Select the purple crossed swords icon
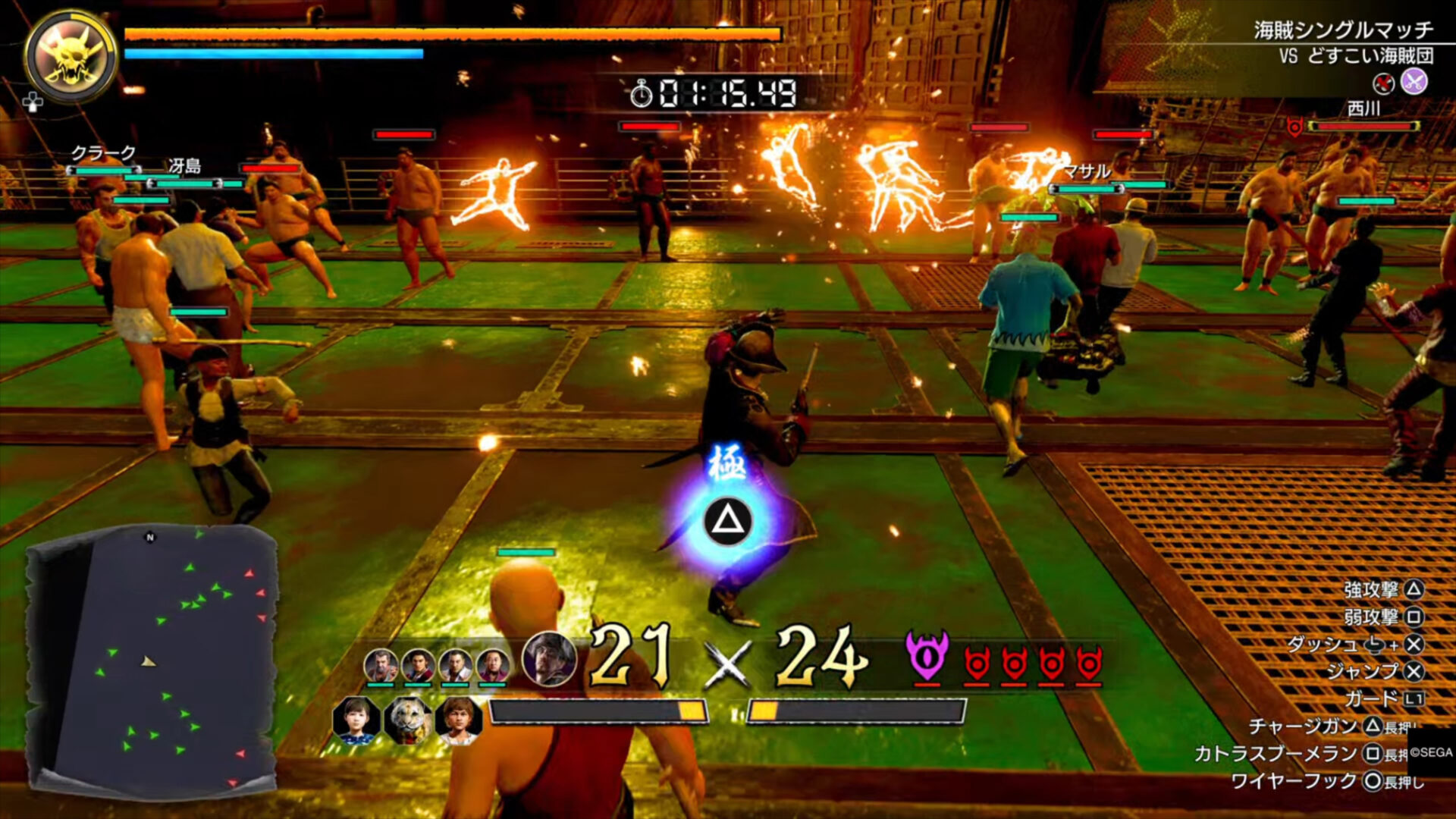 click(x=1414, y=82)
